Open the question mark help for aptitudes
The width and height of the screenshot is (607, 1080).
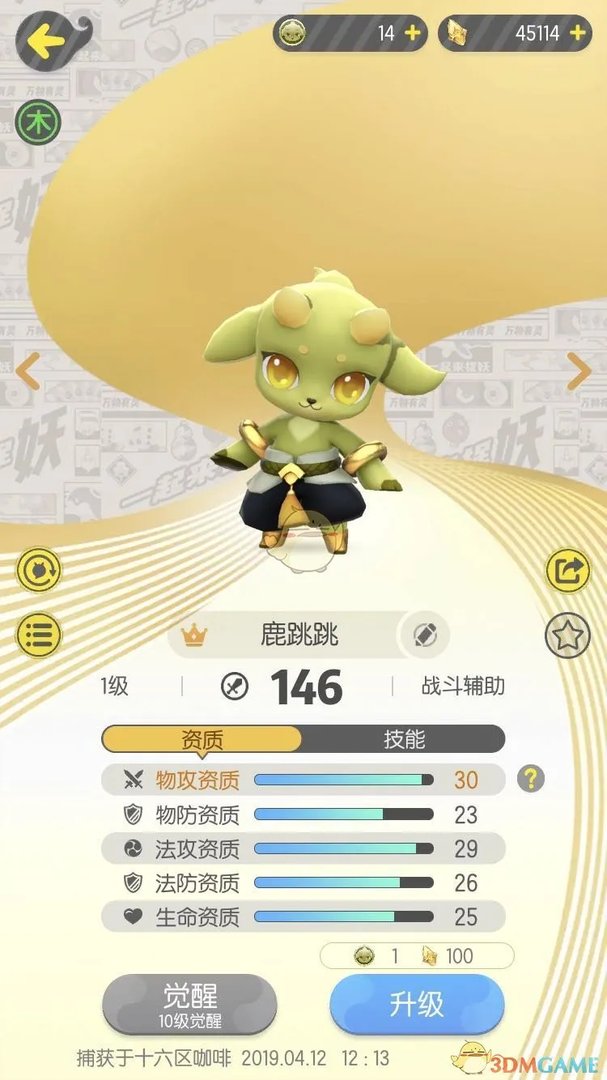pyautogui.click(x=531, y=779)
